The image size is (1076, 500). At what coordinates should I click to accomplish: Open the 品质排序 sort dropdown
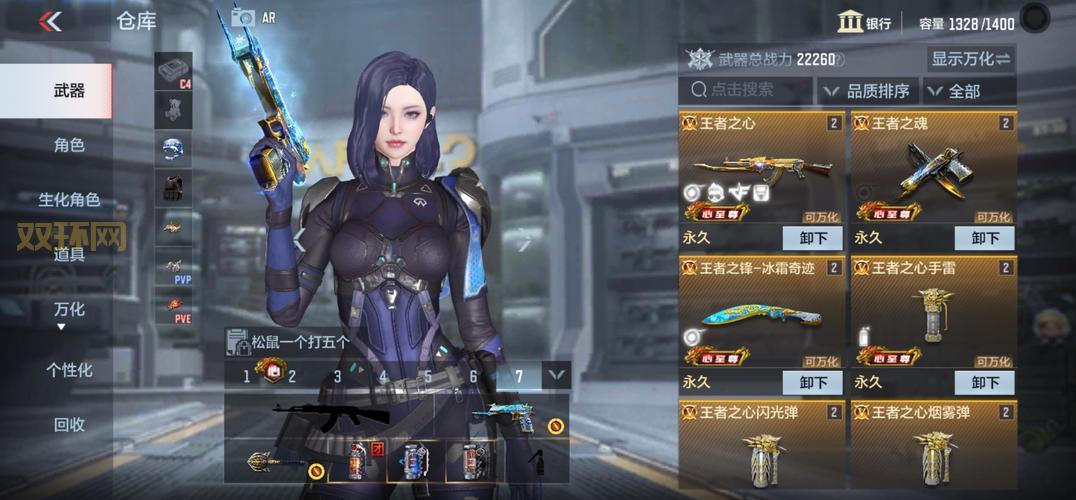[x=868, y=91]
